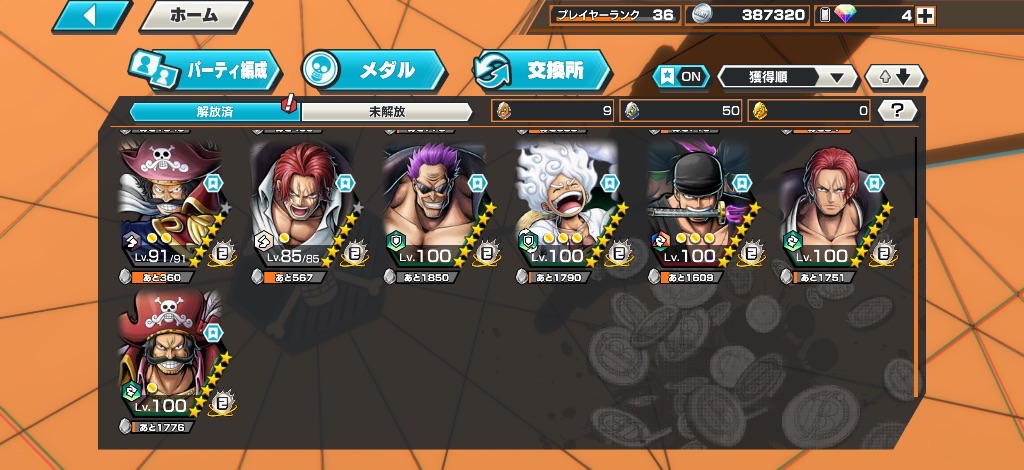
Task: Go back using the arrow button
Action: 92,16
